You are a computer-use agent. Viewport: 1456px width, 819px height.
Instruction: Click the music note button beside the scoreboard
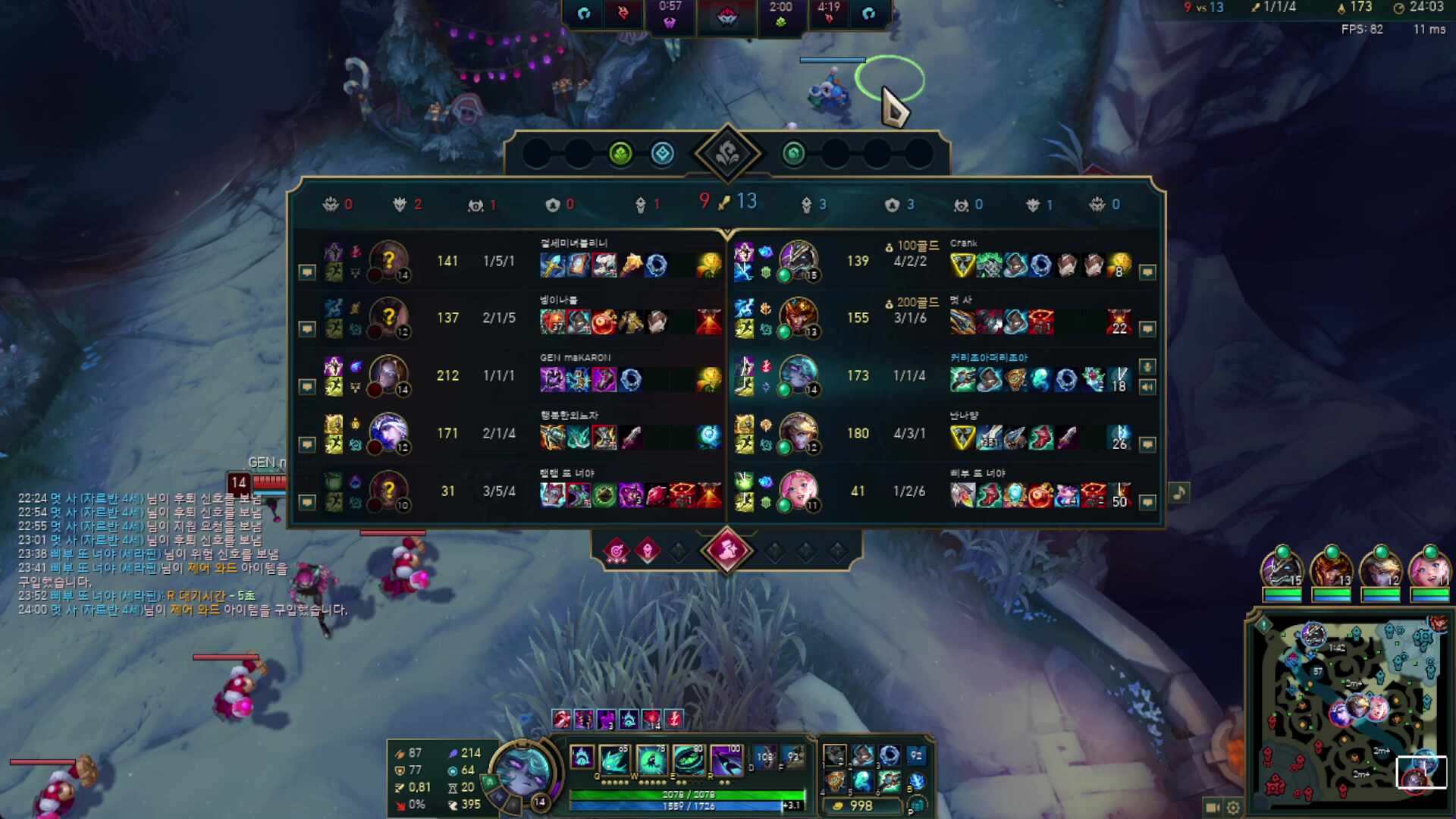click(x=1178, y=493)
